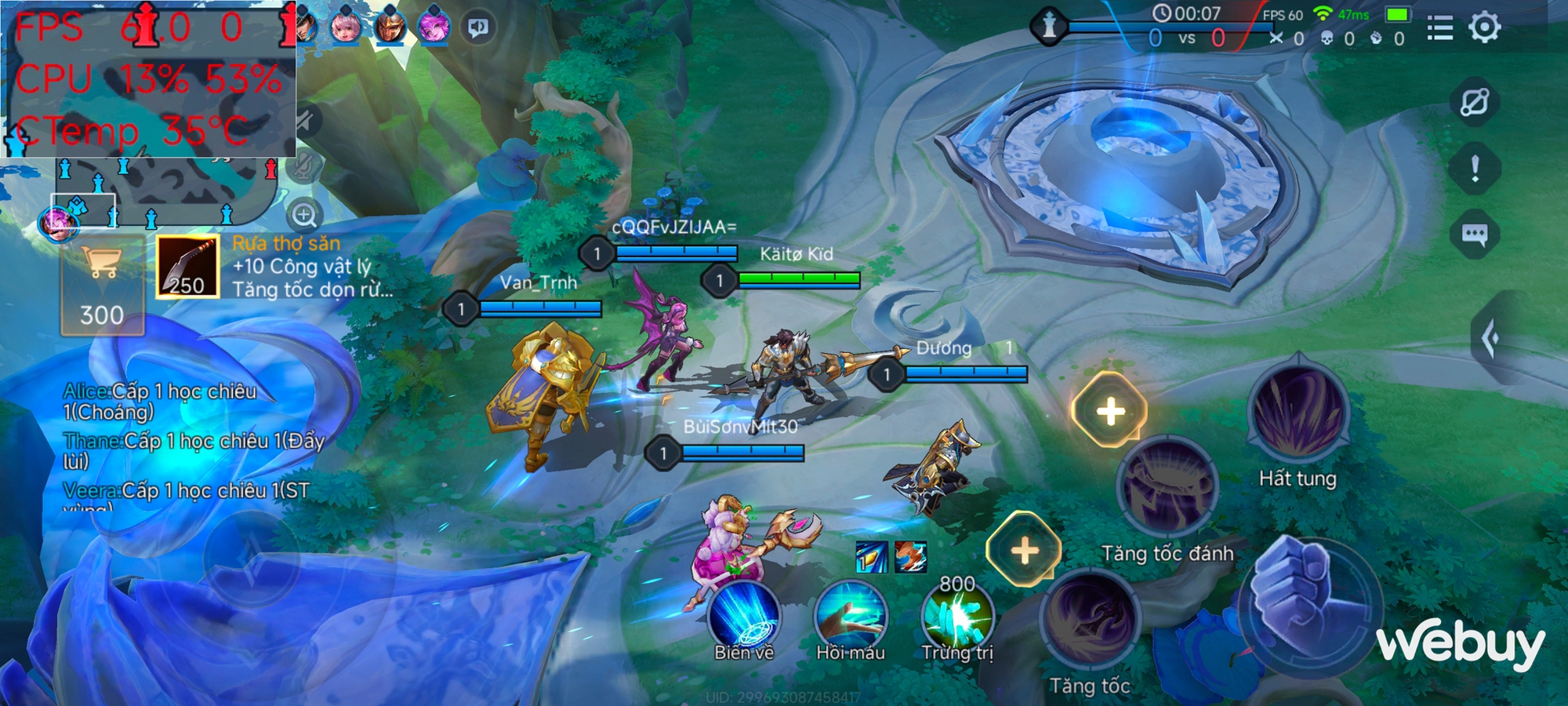The width and height of the screenshot is (1568, 706).
Task: Use the Hồi máu heal spell
Action: (x=850, y=616)
